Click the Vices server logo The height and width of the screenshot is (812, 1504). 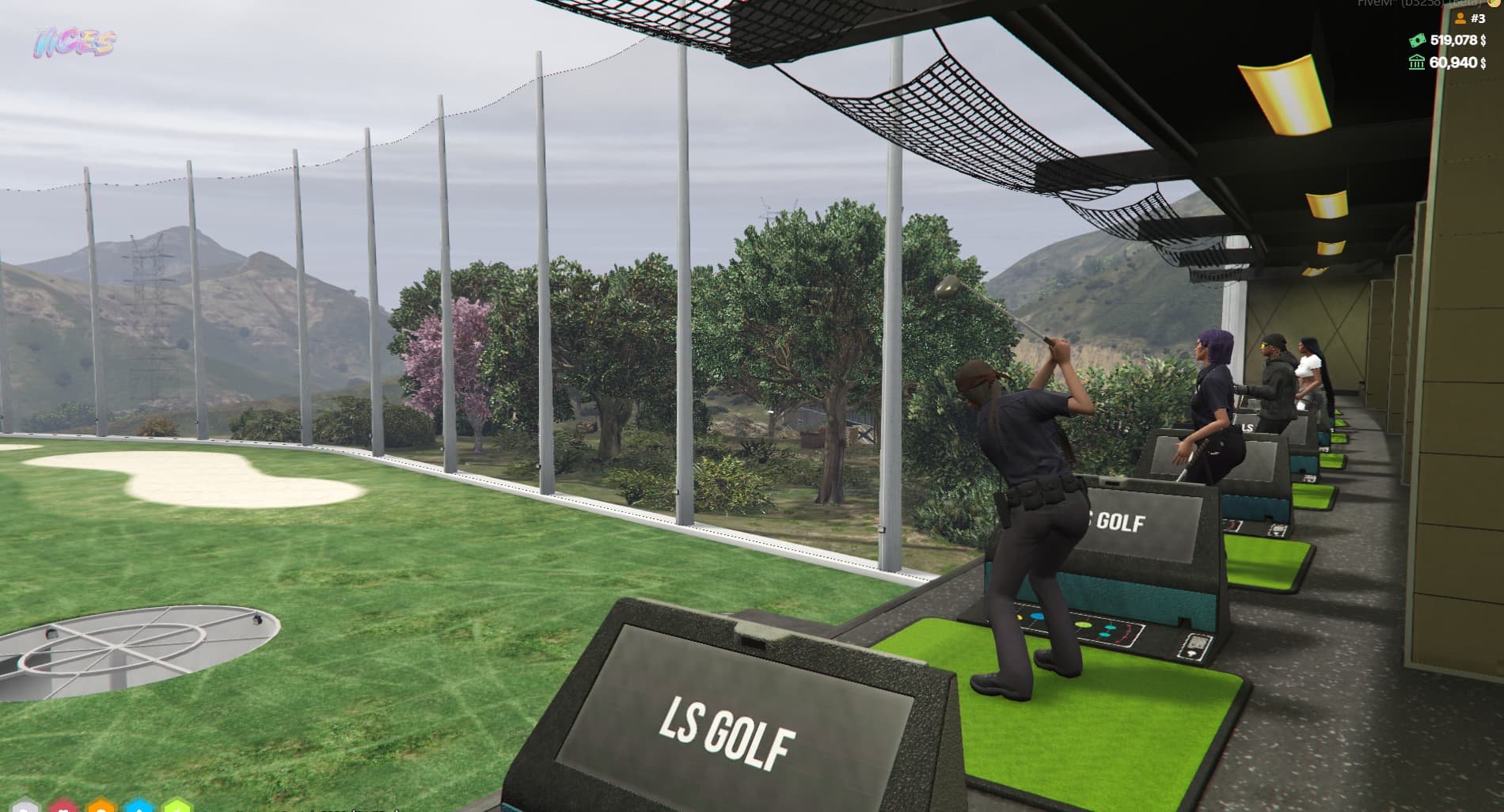(74, 43)
